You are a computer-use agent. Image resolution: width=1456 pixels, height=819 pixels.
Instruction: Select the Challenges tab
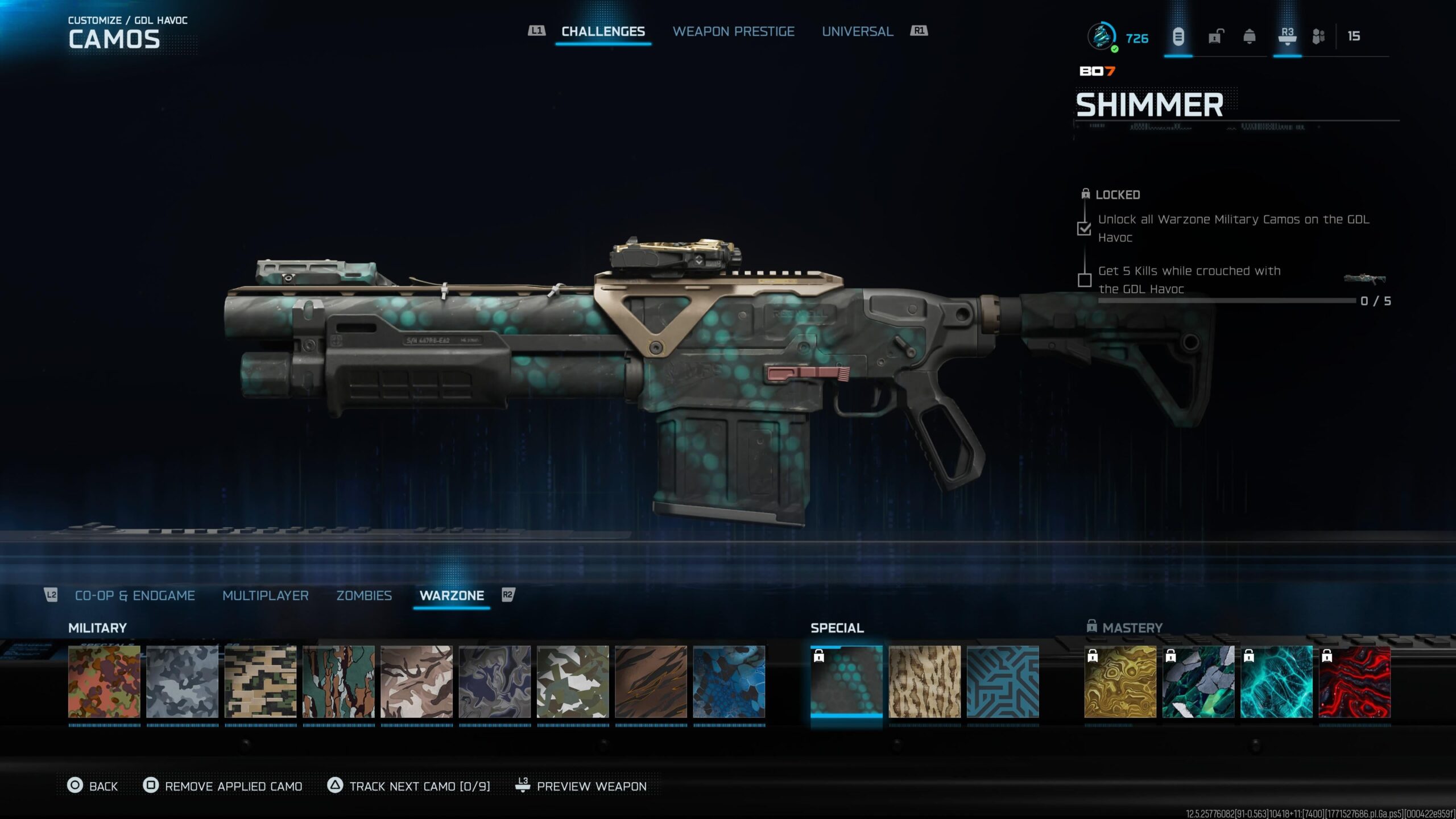point(603,31)
